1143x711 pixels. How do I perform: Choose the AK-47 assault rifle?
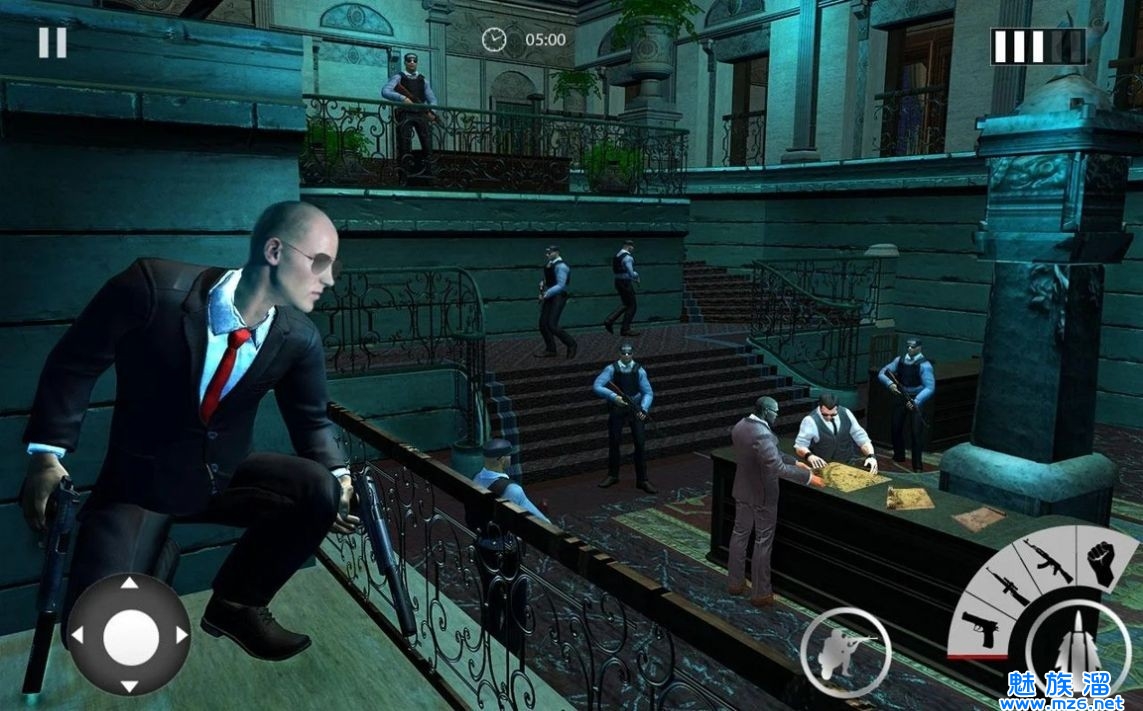1047,559
